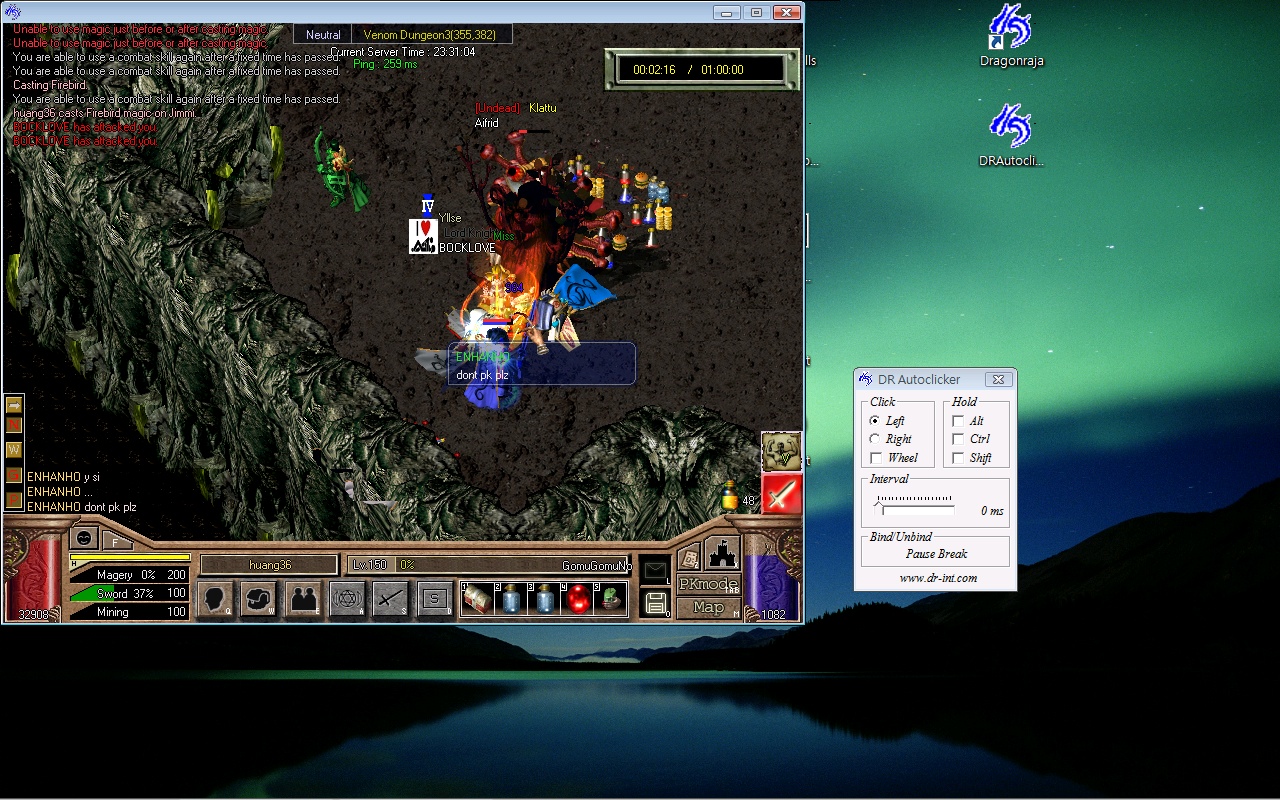Select the Right click radio option
Image resolution: width=1280 pixels, height=800 pixels.
875,439
